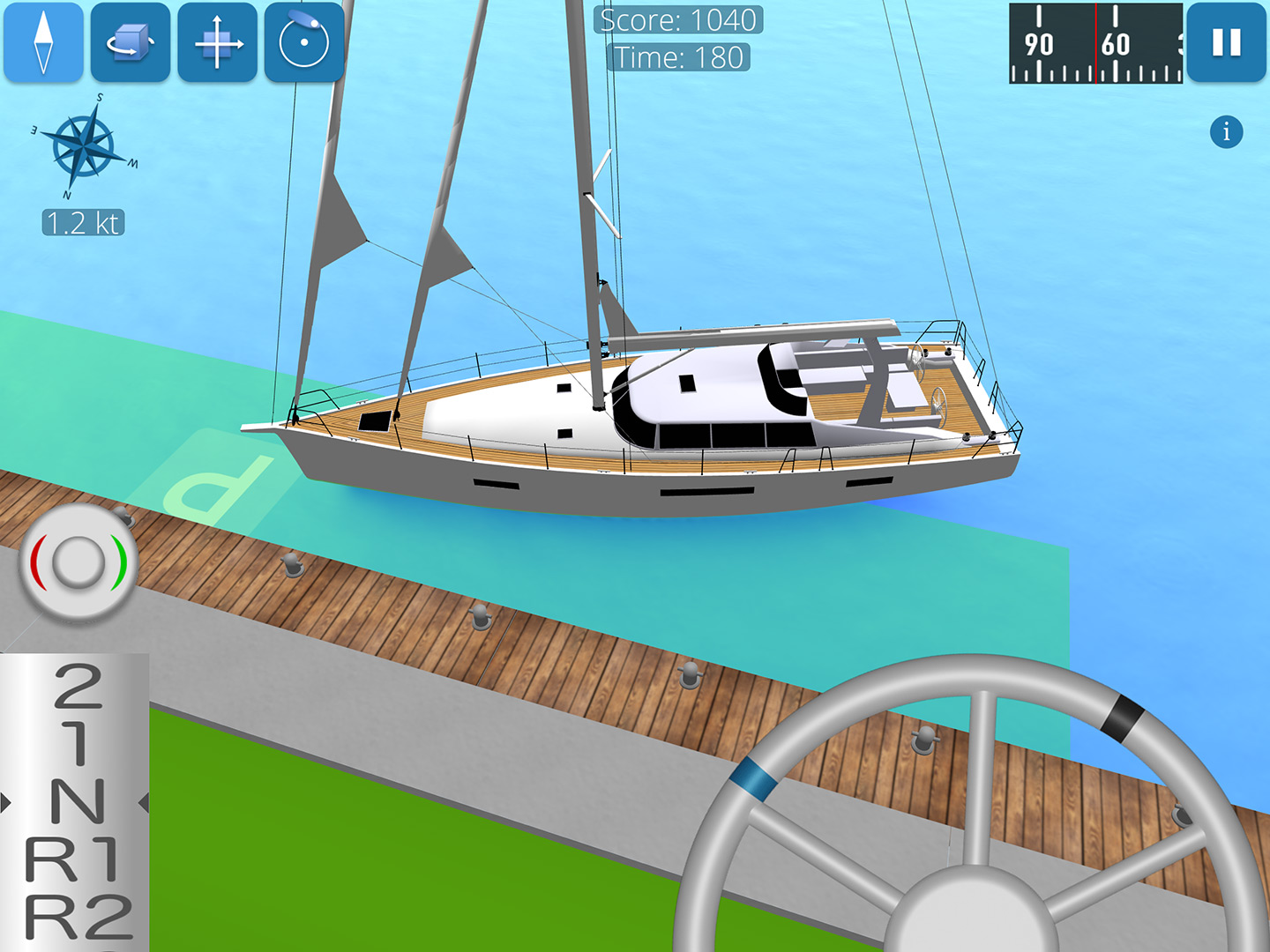The height and width of the screenshot is (952, 1270).
Task: Click the Time: 180 counter
Action: coord(679,58)
